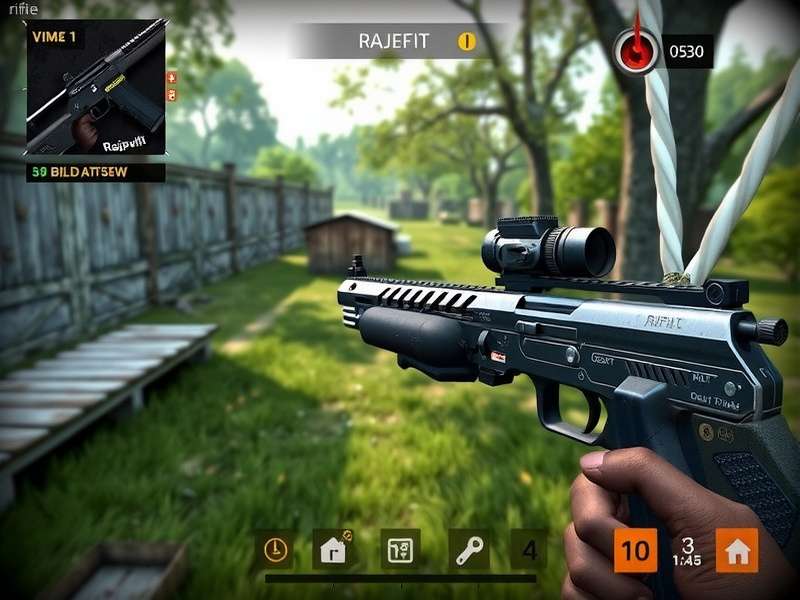800x600 pixels.
Task: Select the toolbar slot numbered 4
Action: [x=529, y=550]
